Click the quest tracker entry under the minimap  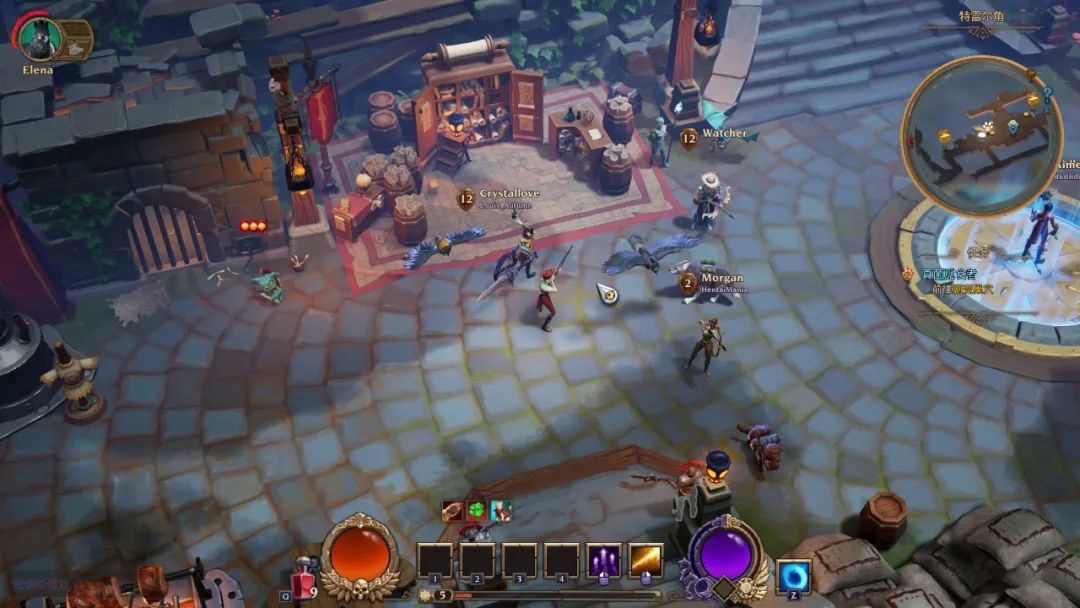950,281
